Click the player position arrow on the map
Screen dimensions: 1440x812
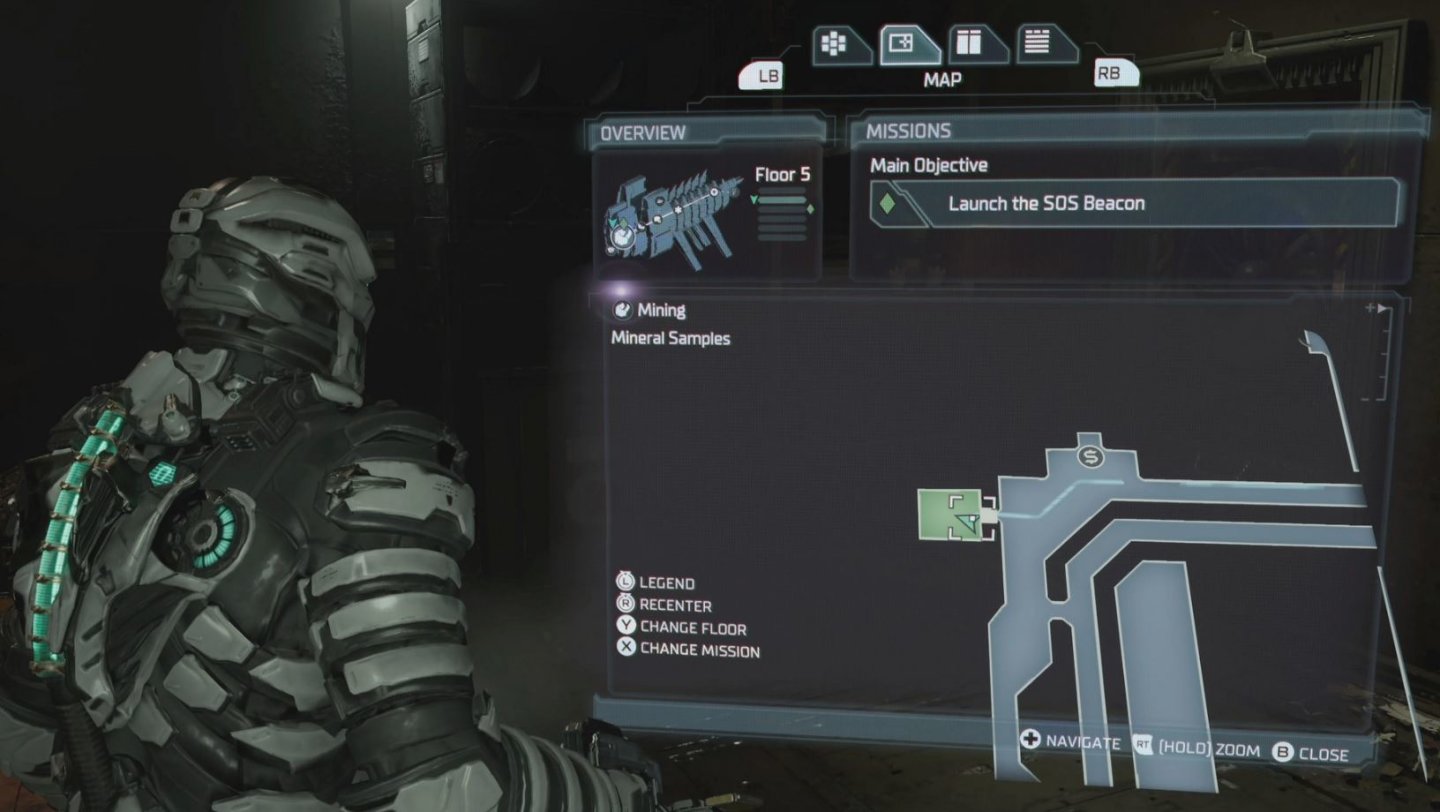coord(967,523)
